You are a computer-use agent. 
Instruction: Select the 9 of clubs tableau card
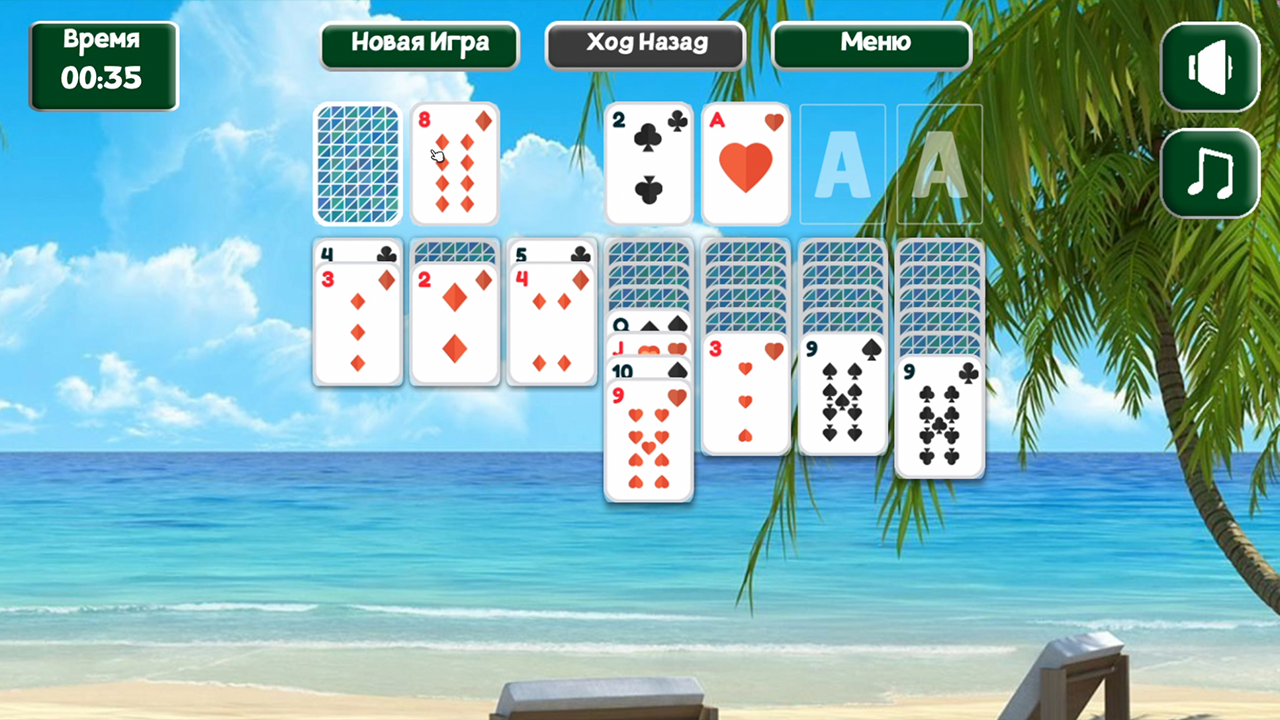939,415
